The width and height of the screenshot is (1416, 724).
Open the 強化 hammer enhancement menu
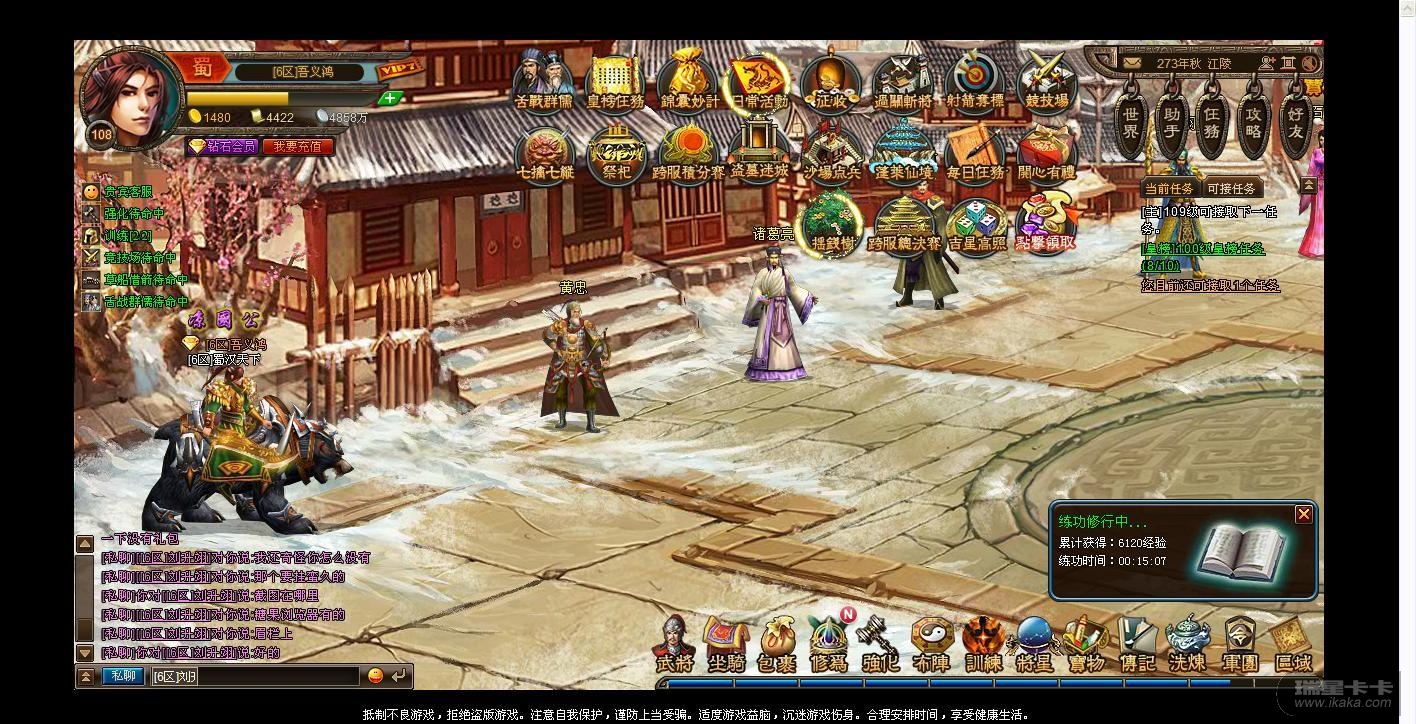(880, 644)
